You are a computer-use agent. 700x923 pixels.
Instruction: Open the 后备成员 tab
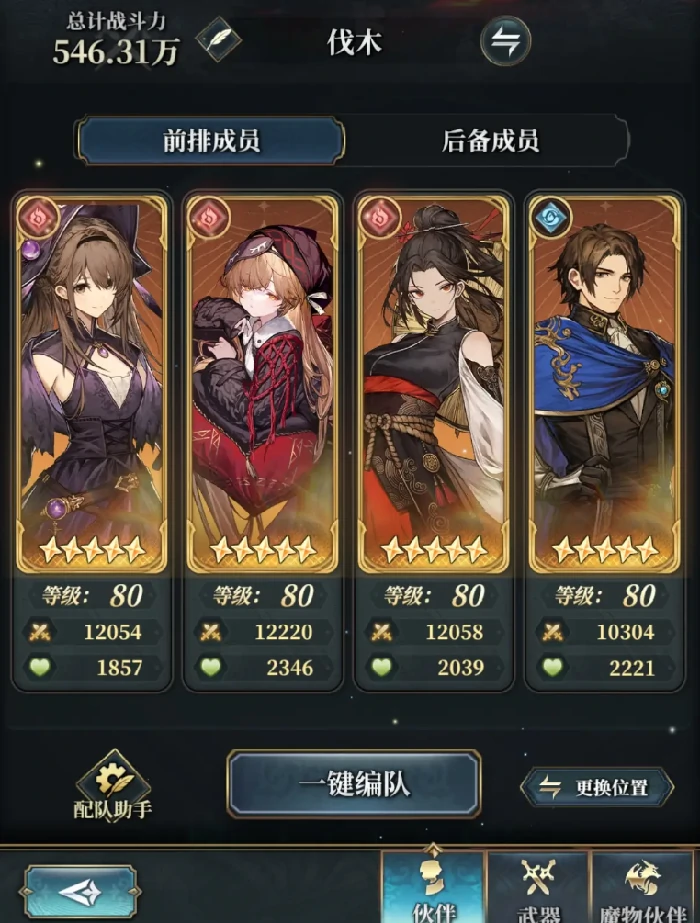[x=490, y=141]
